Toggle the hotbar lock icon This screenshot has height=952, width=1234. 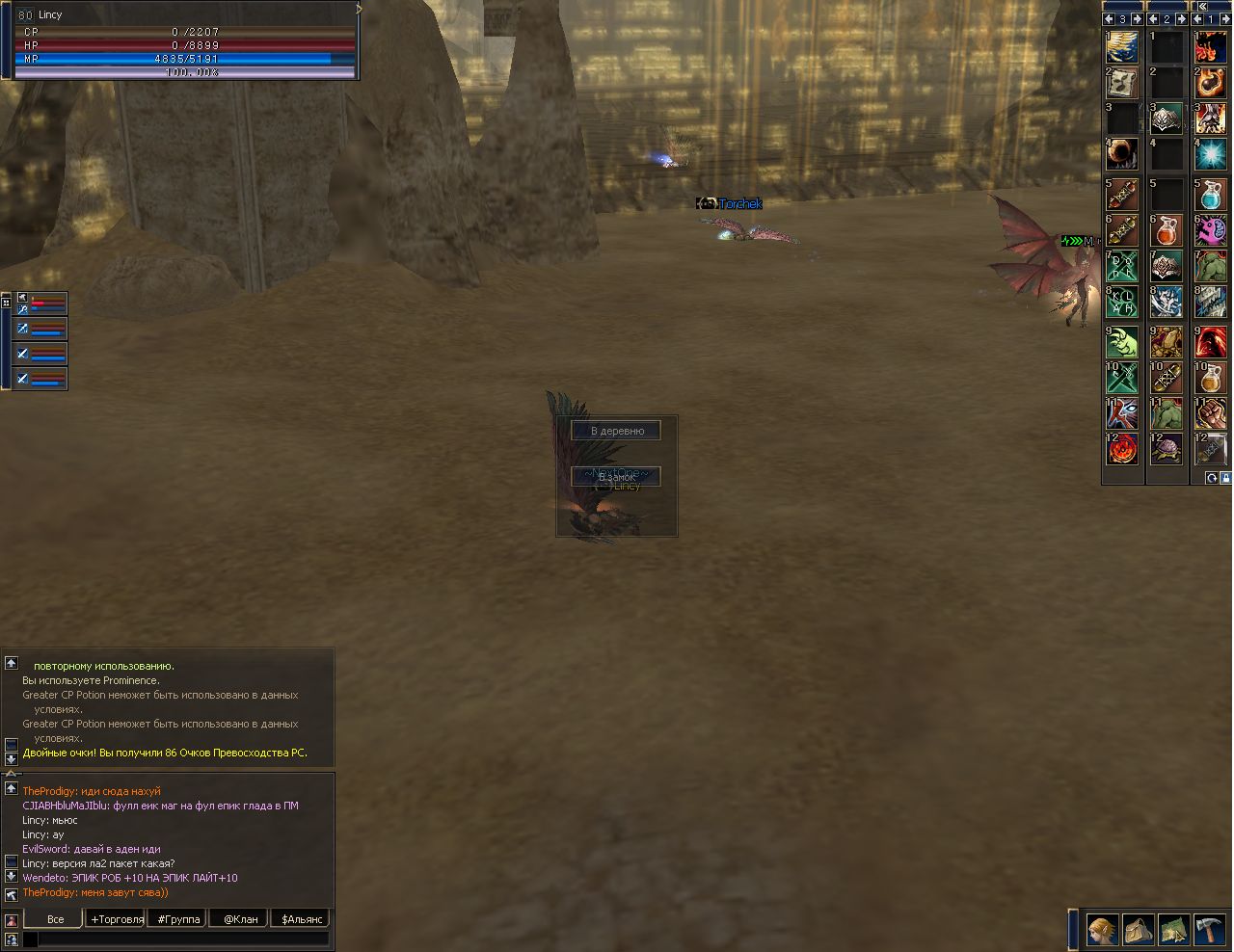[1225, 478]
